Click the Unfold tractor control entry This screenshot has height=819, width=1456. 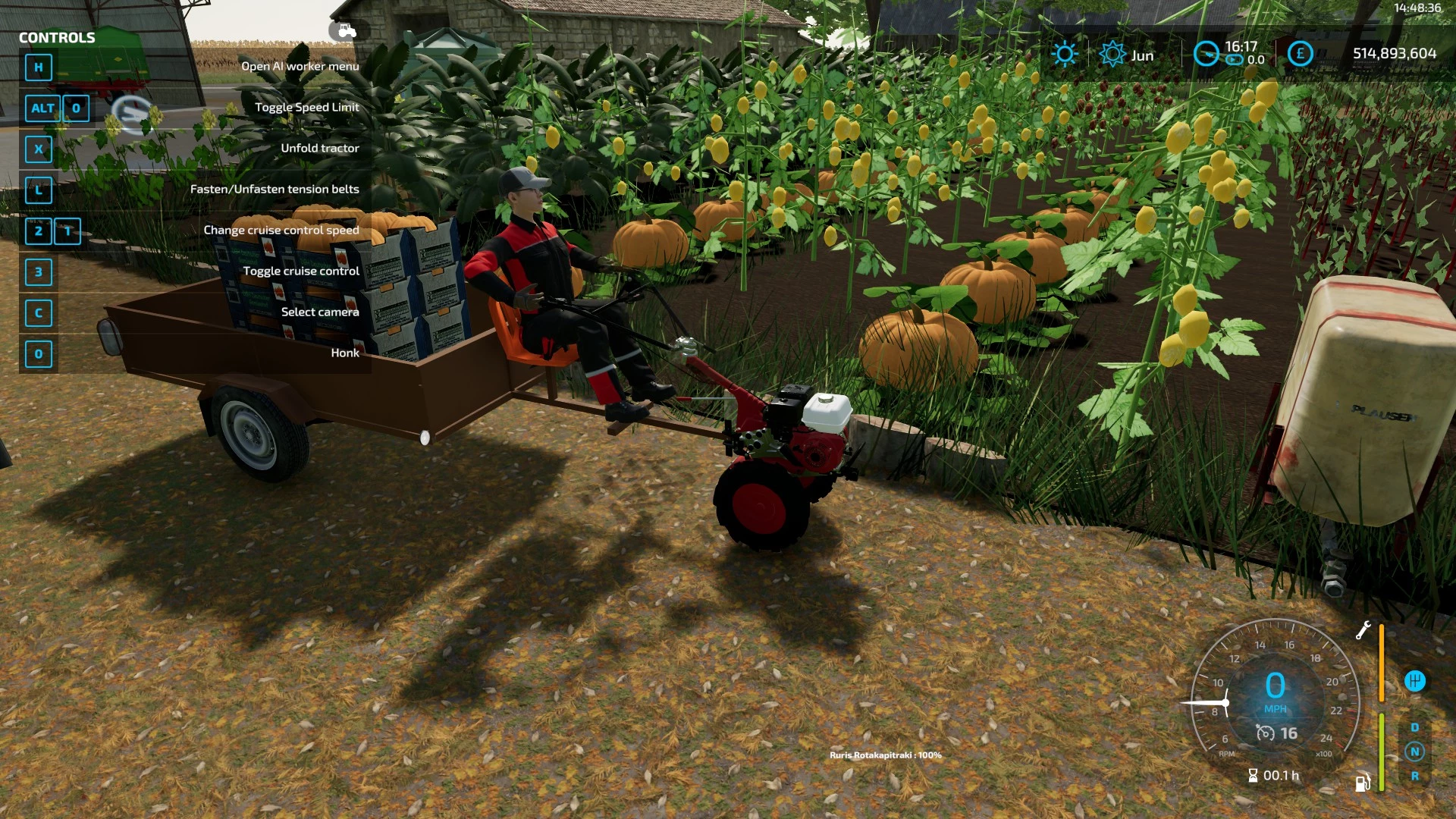coord(319,148)
